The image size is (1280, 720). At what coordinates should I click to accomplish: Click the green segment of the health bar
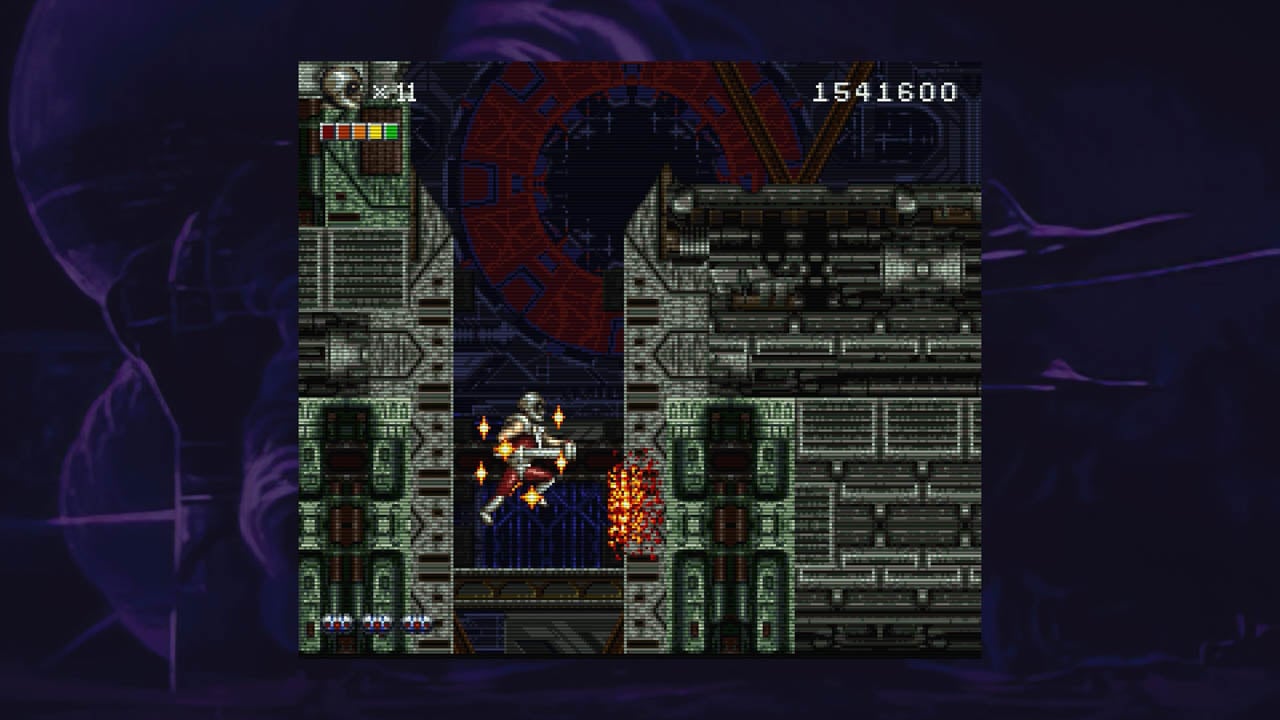(391, 131)
